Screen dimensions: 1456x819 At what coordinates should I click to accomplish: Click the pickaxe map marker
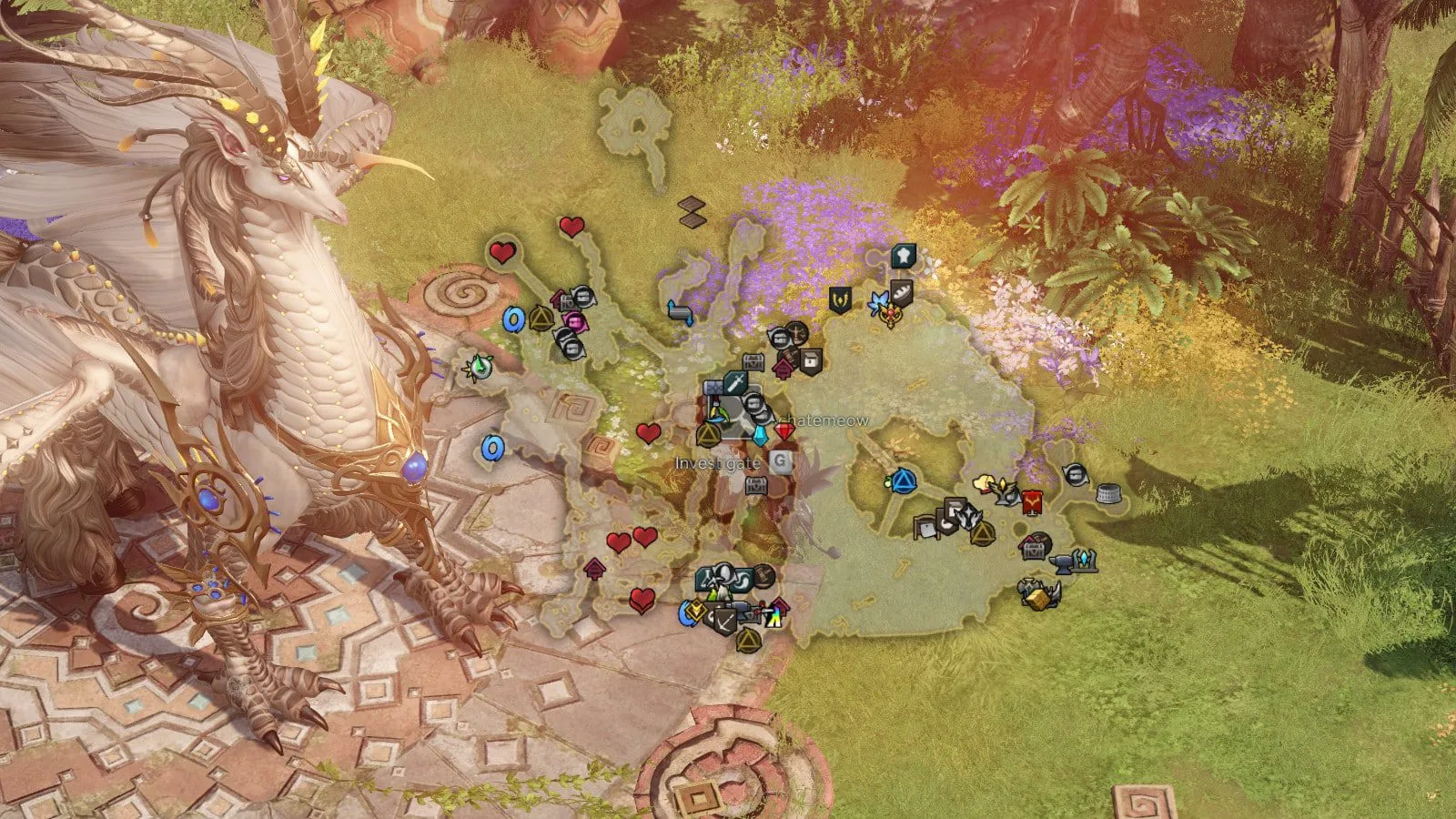pyautogui.click(x=723, y=622)
